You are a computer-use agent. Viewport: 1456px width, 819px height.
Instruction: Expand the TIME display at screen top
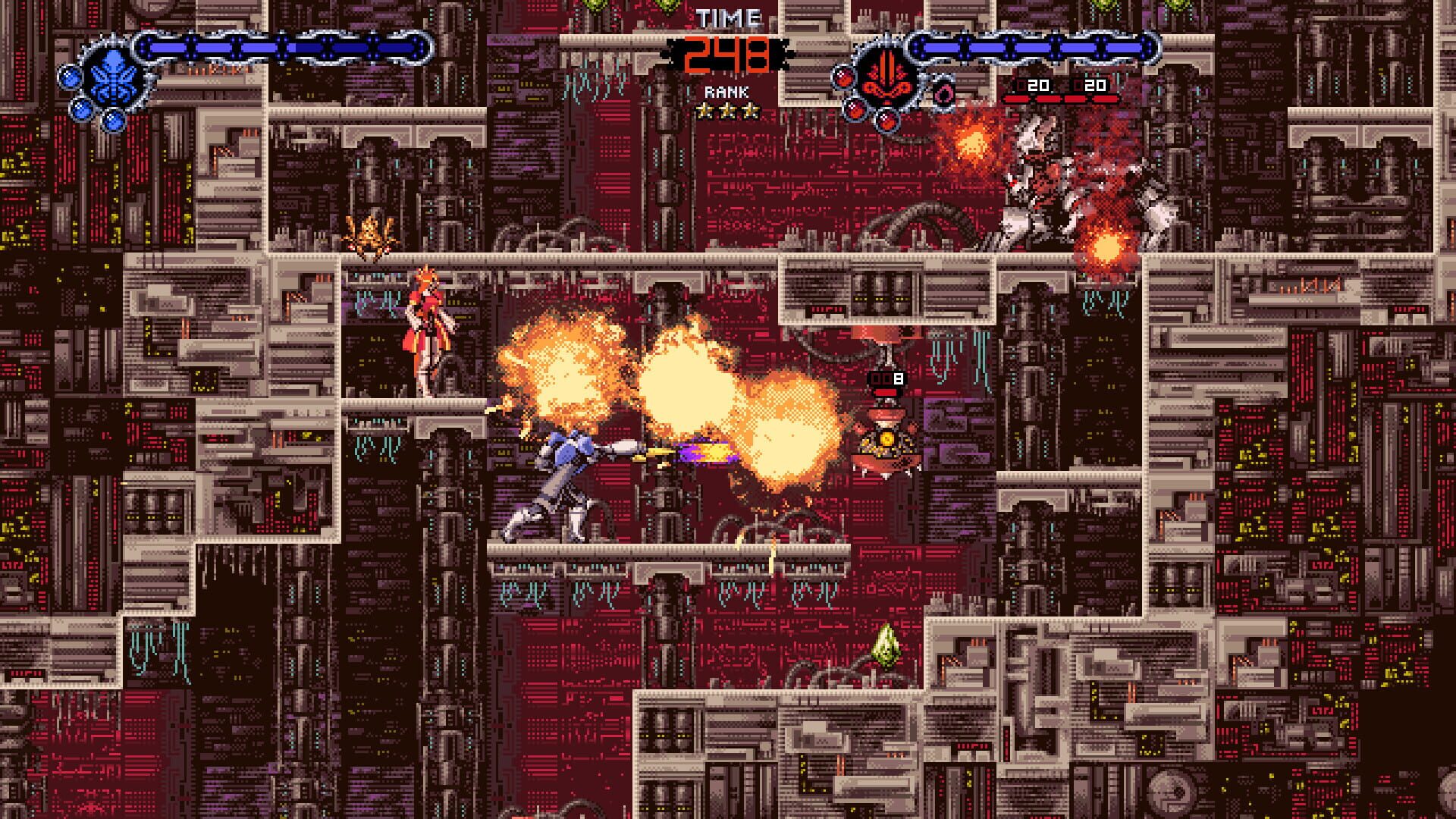(726, 53)
